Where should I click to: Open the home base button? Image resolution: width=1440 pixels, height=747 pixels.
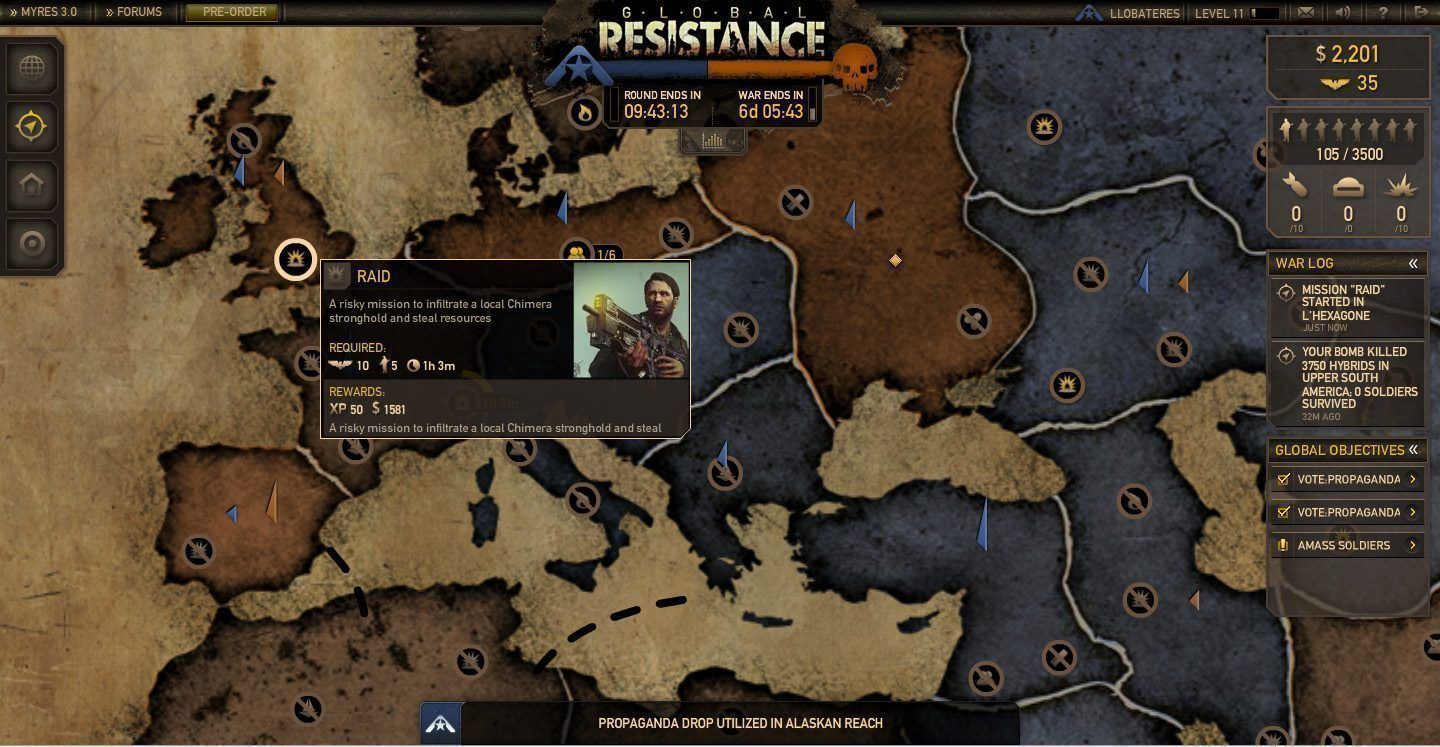[x=32, y=185]
